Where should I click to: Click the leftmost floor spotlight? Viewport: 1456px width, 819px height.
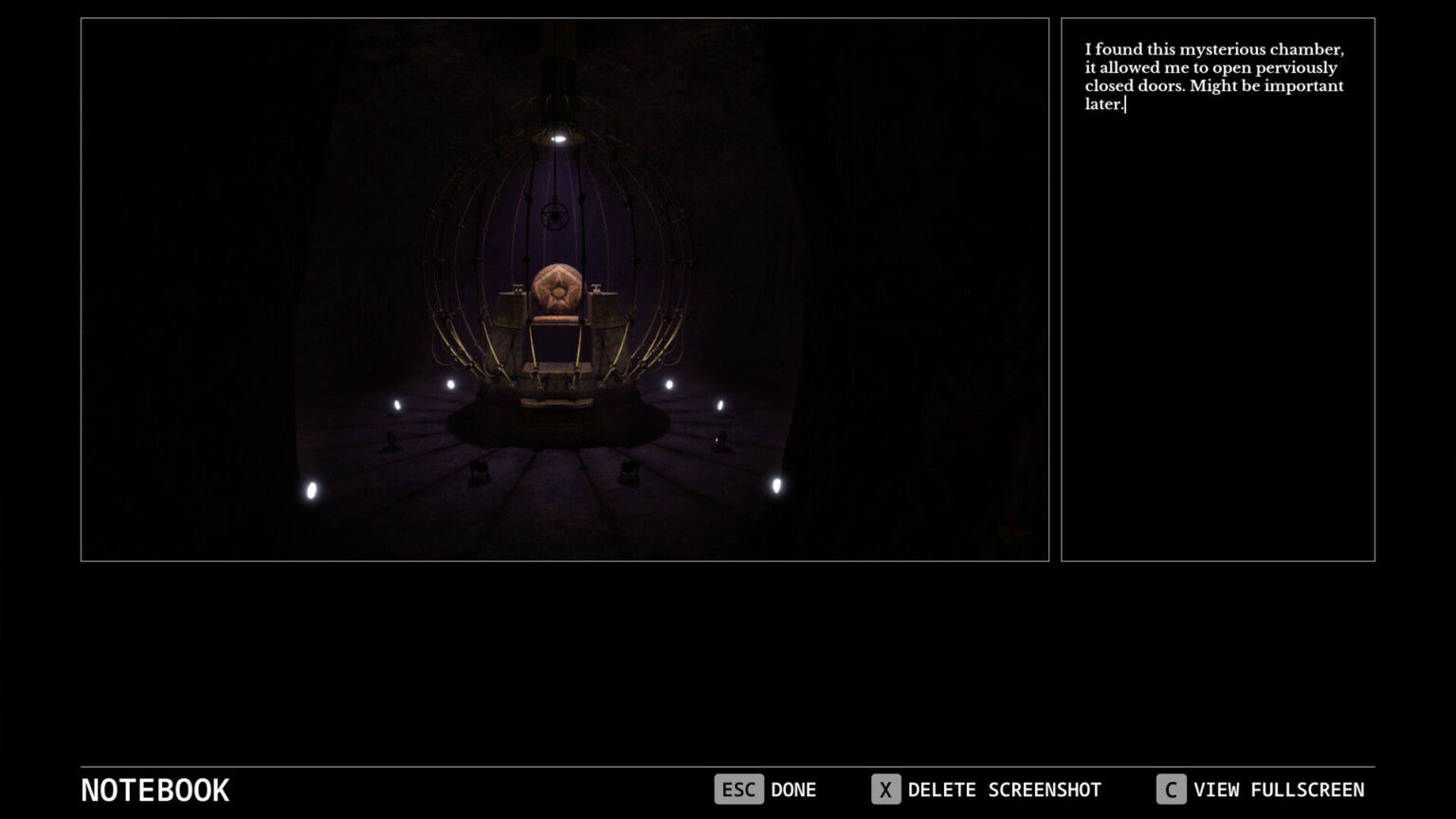coord(313,489)
